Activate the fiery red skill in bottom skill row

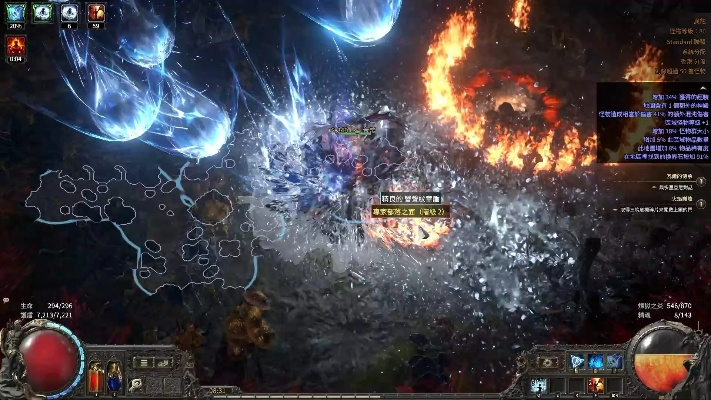596,385
